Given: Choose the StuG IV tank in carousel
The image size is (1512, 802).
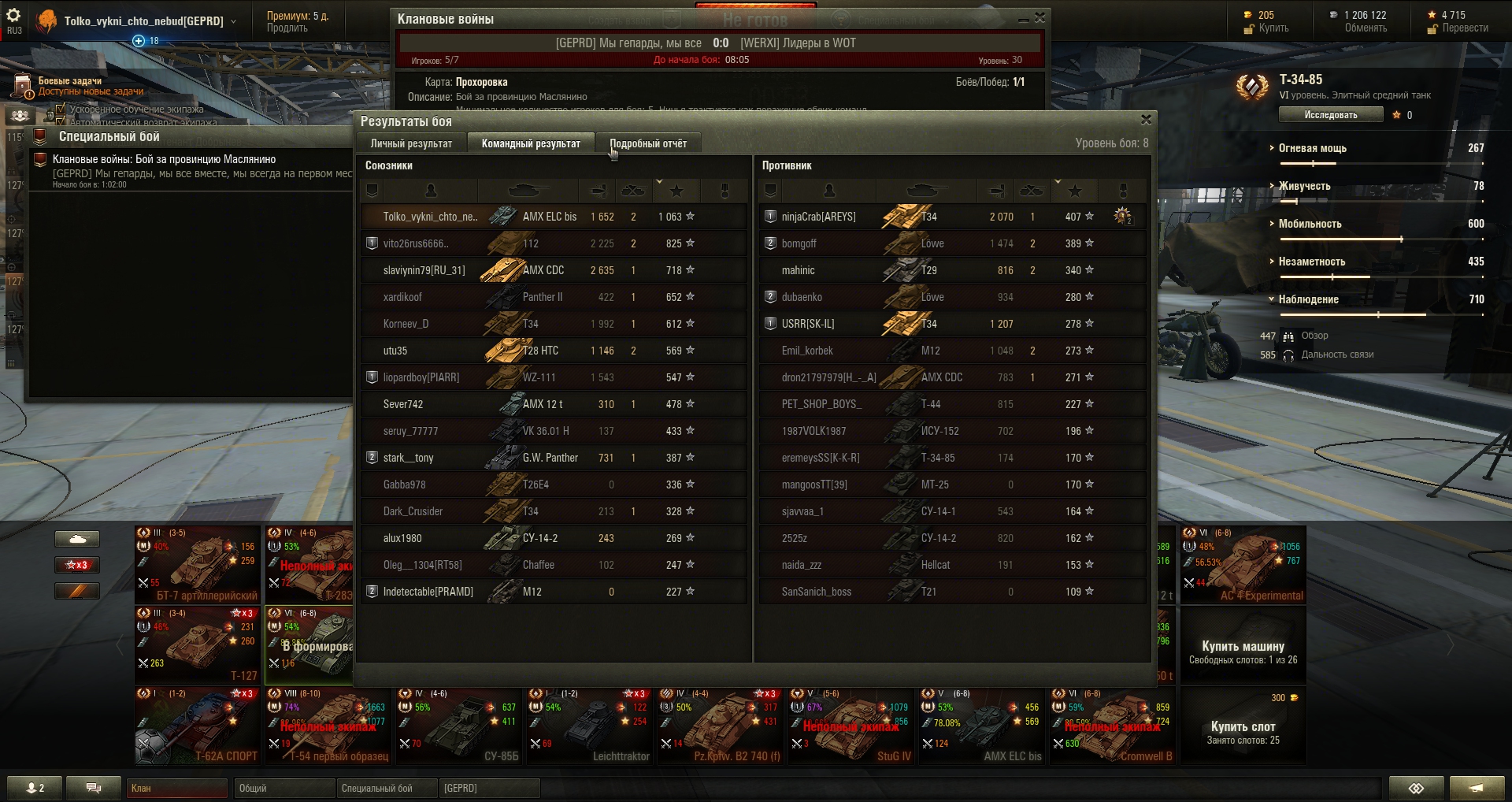Looking at the screenshot, I should tap(852, 725).
